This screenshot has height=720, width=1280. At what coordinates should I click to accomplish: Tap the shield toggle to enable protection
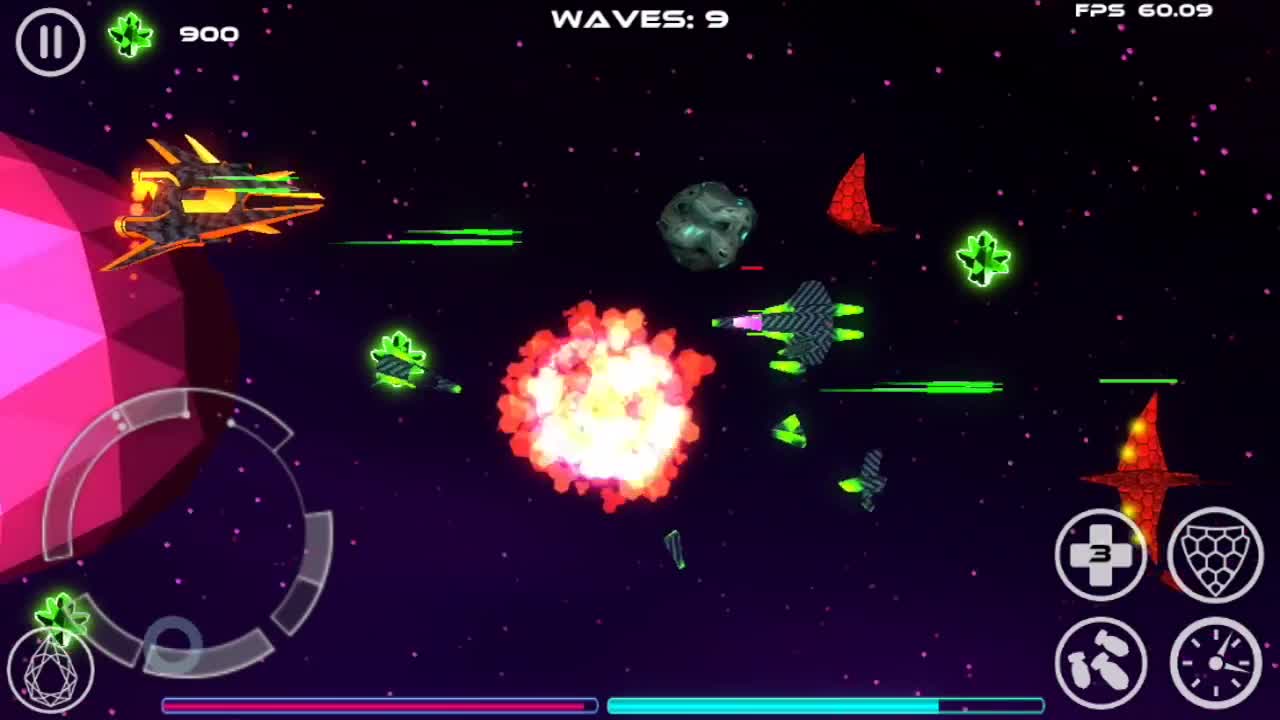pos(1216,556)
